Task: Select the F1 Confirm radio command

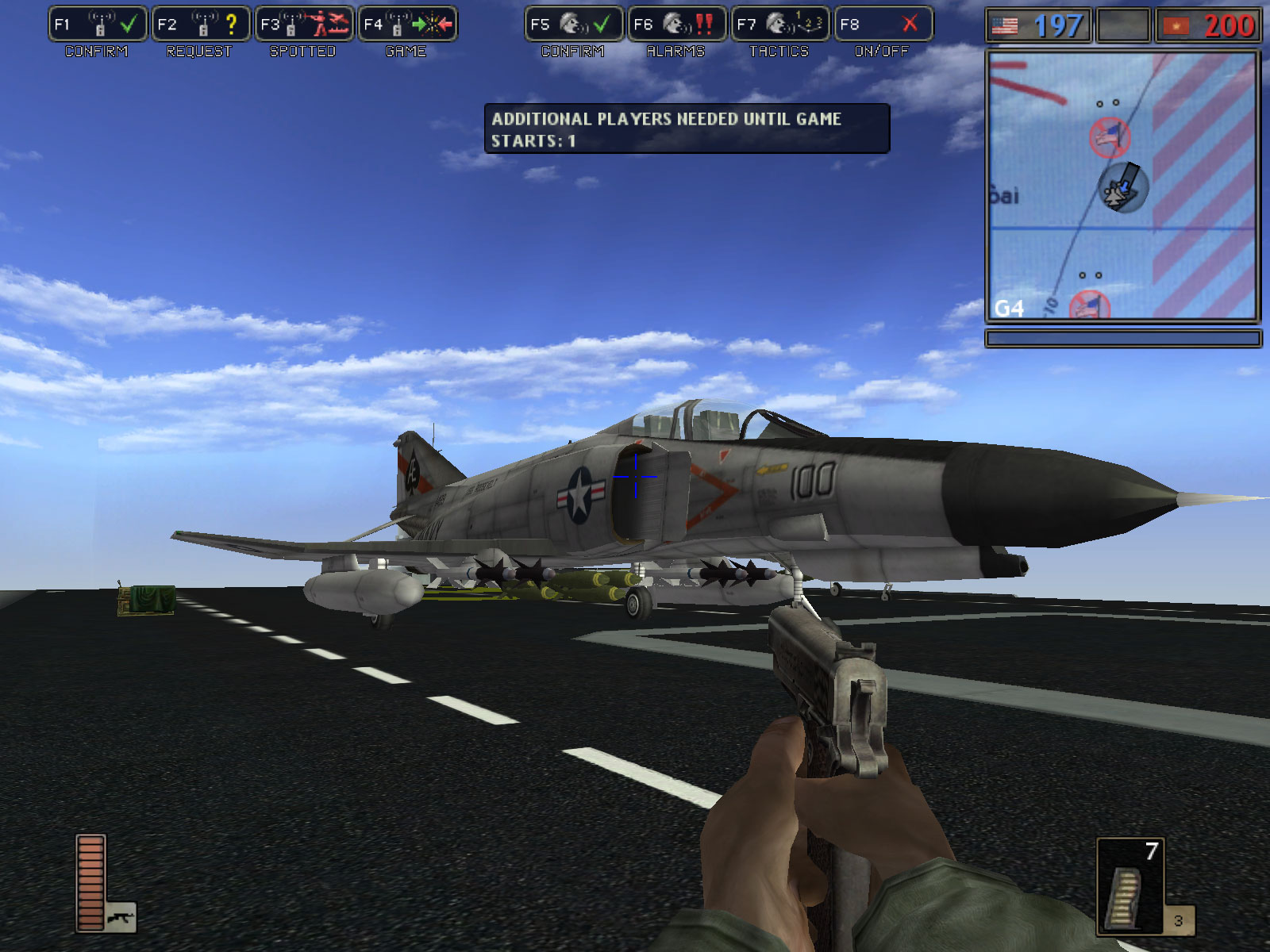Action: point(97,25)
